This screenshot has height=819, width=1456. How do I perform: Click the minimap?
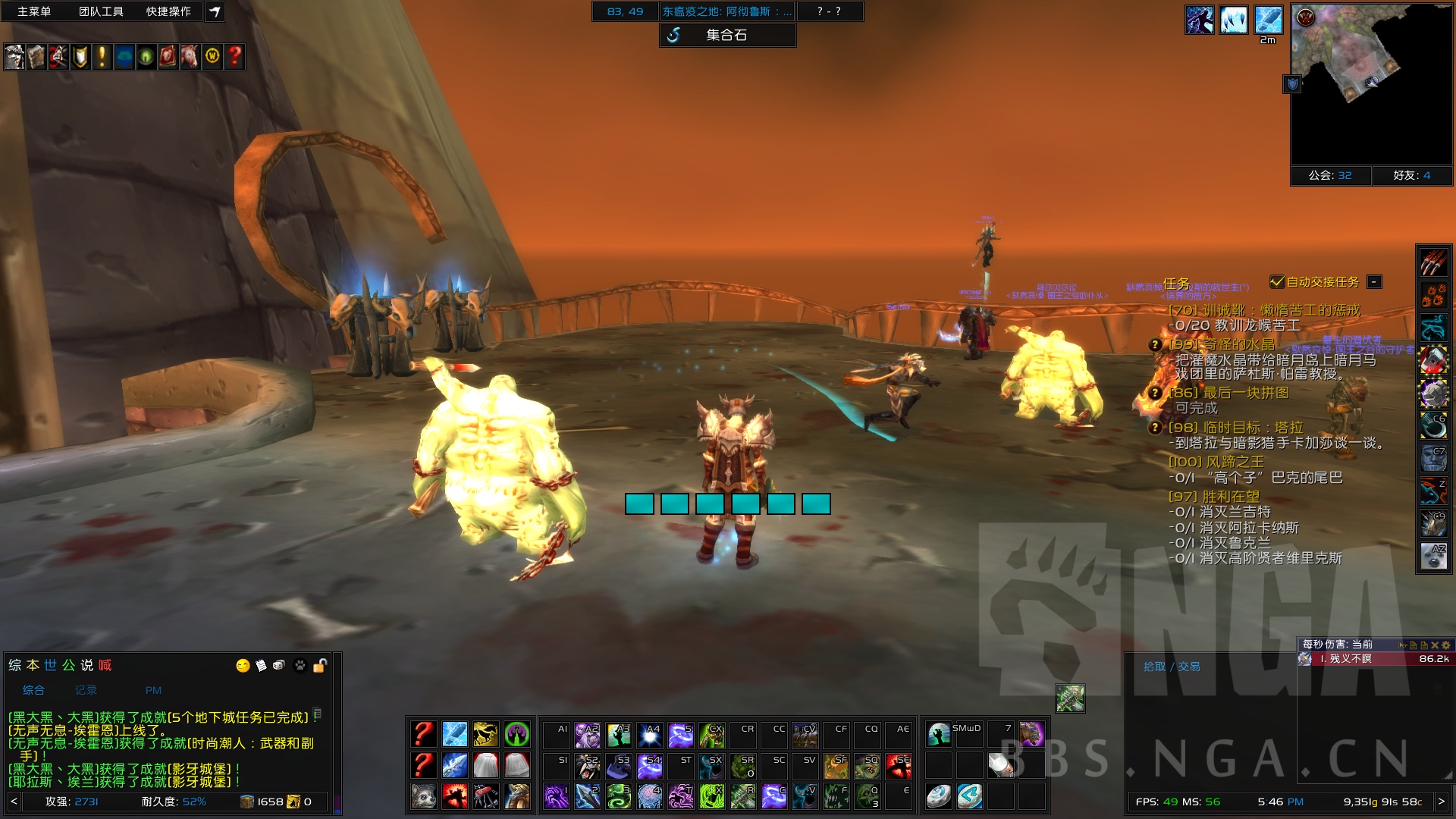click(x=1371, y=83)
